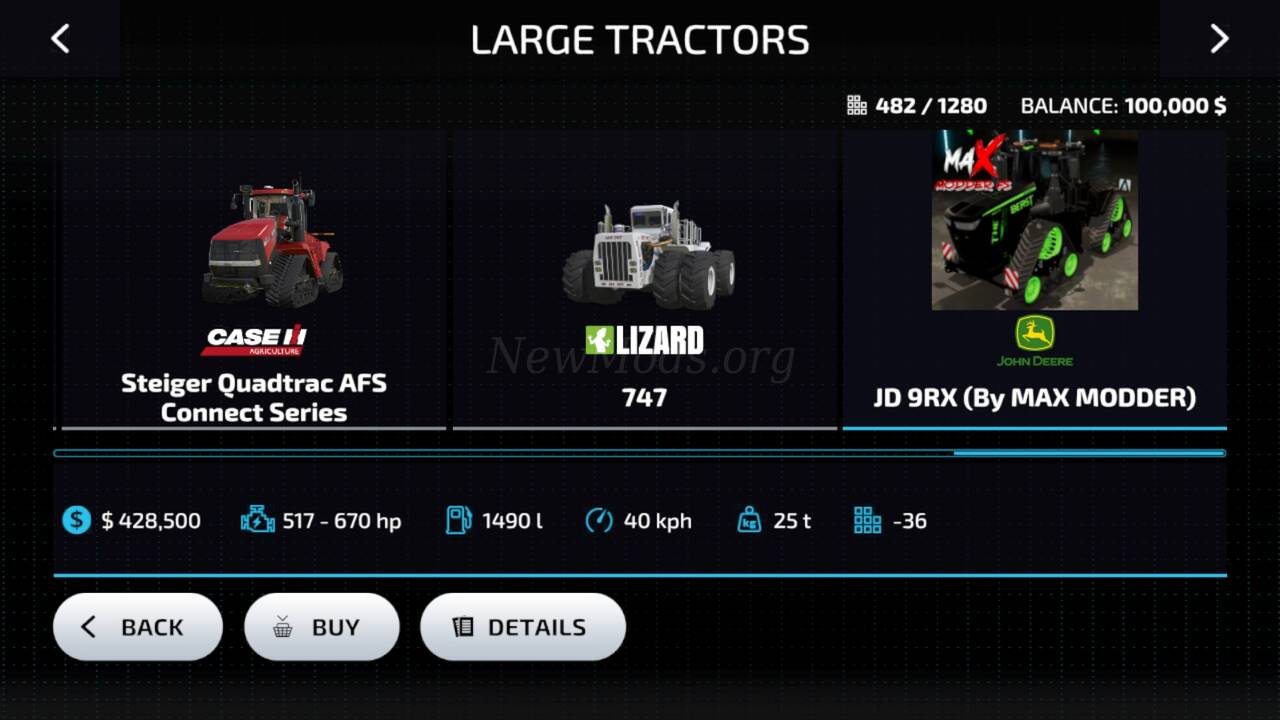Select the Steiger Quadtrac AFS Connect Series tractor
Viewport: 1280px width, 720px height.
point(254,280)
